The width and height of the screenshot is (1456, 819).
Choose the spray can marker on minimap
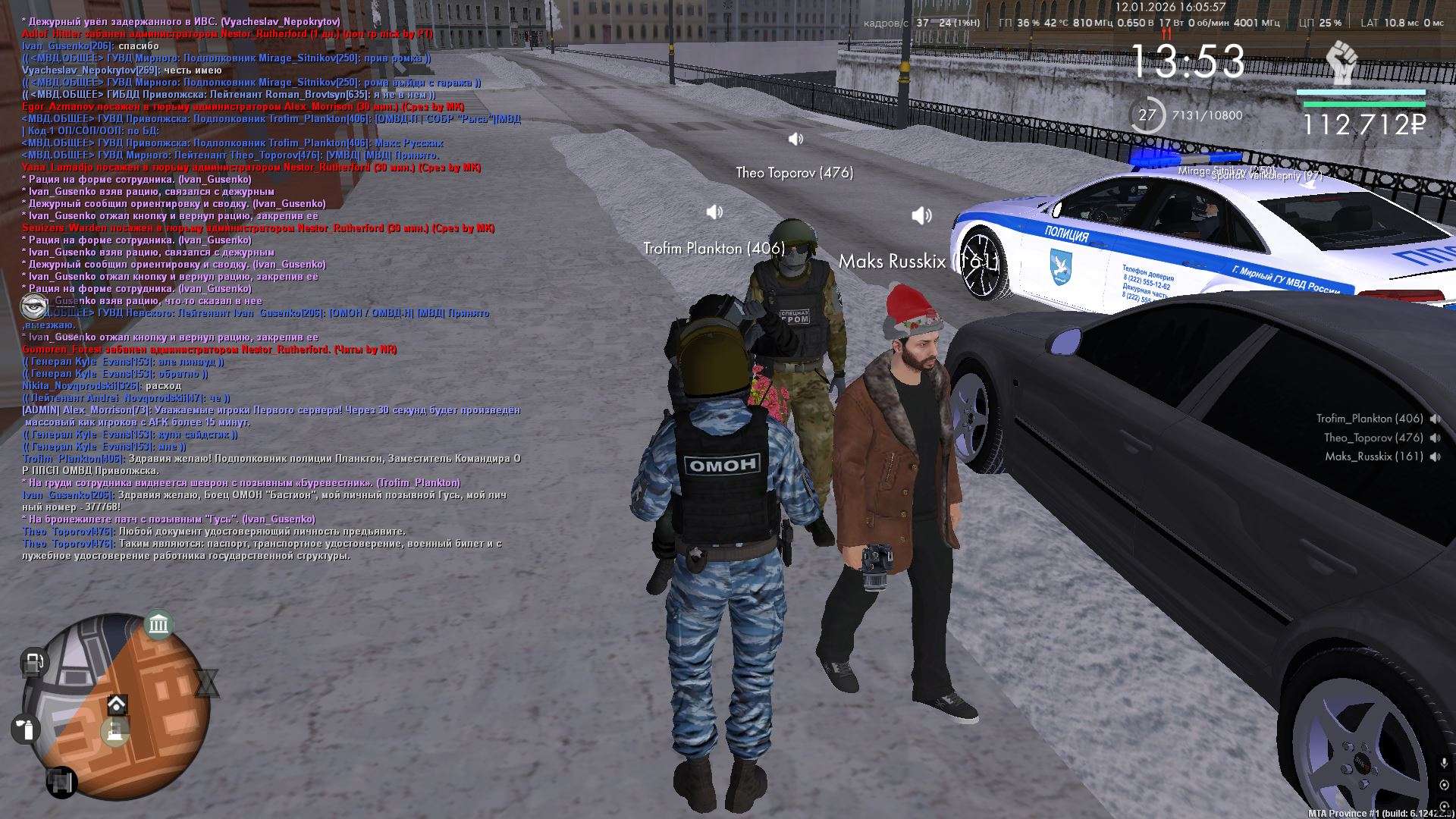(x=25, y=729)
